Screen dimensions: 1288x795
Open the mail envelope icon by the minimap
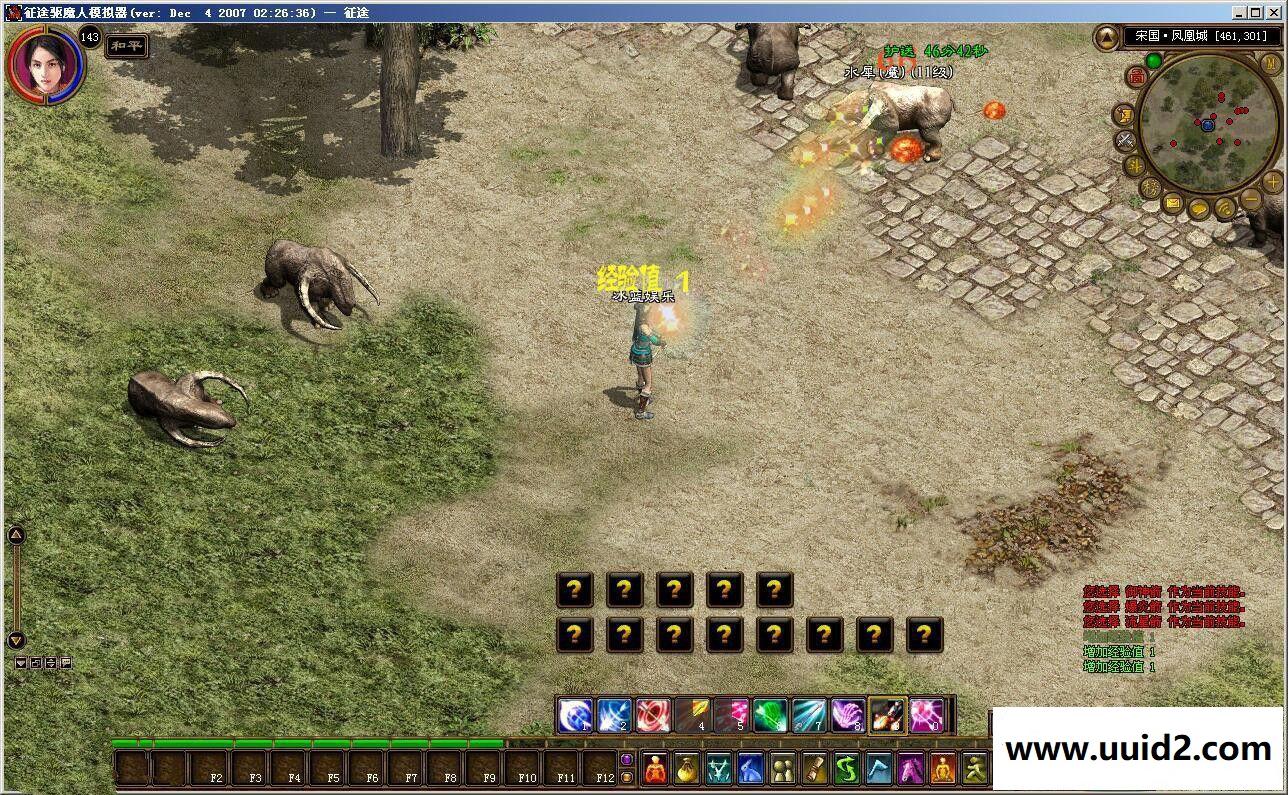click(1173, 204)
